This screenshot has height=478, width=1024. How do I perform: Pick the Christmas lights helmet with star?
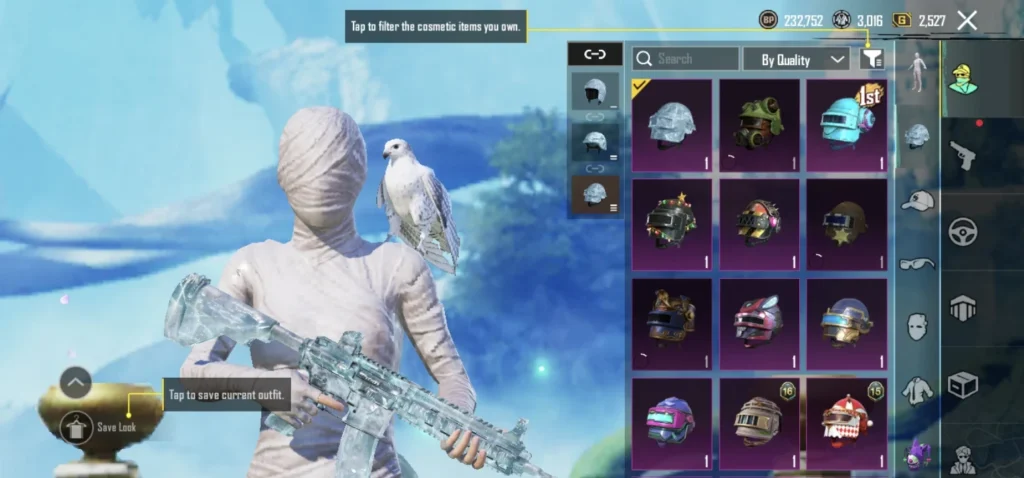click(x=671, y=224)
